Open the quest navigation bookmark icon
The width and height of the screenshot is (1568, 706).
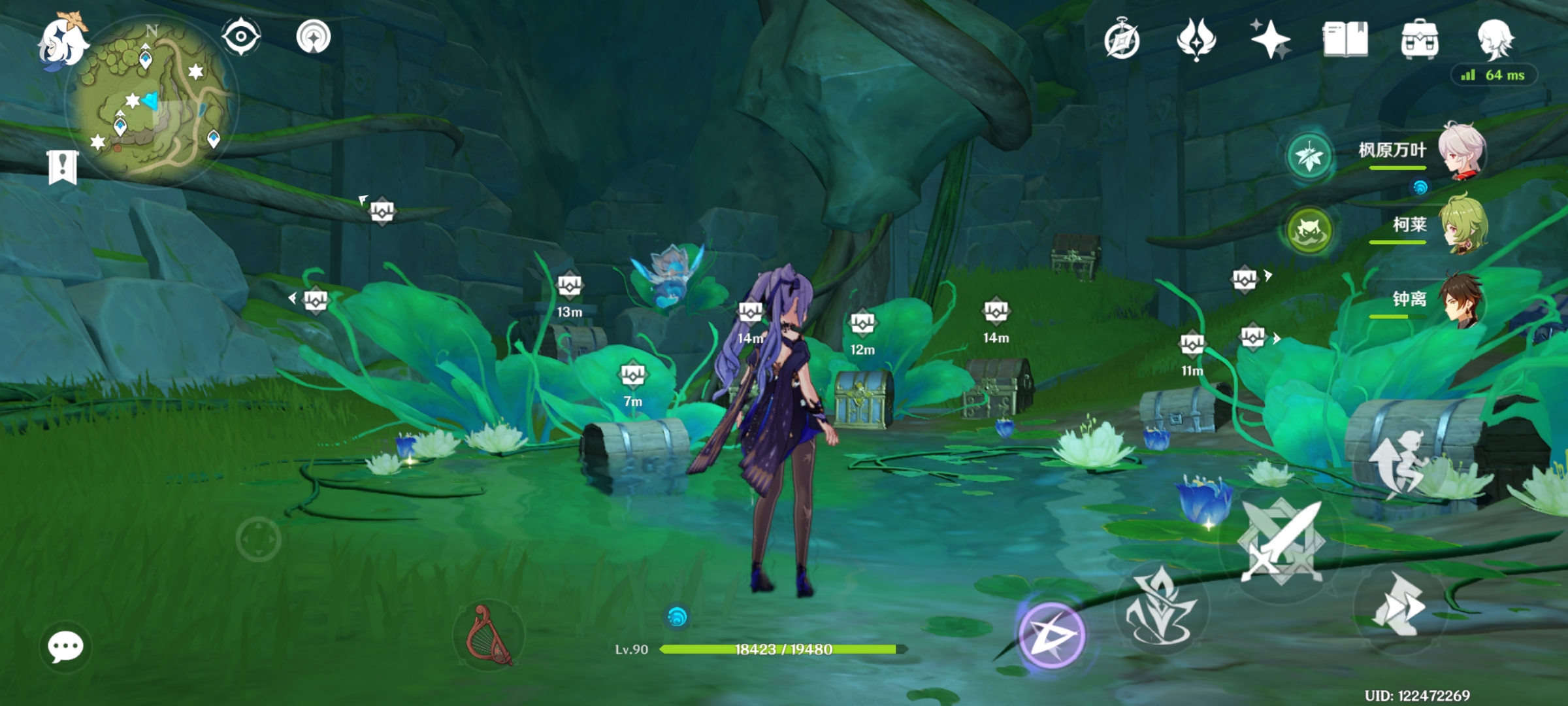[x=63, y=167]
